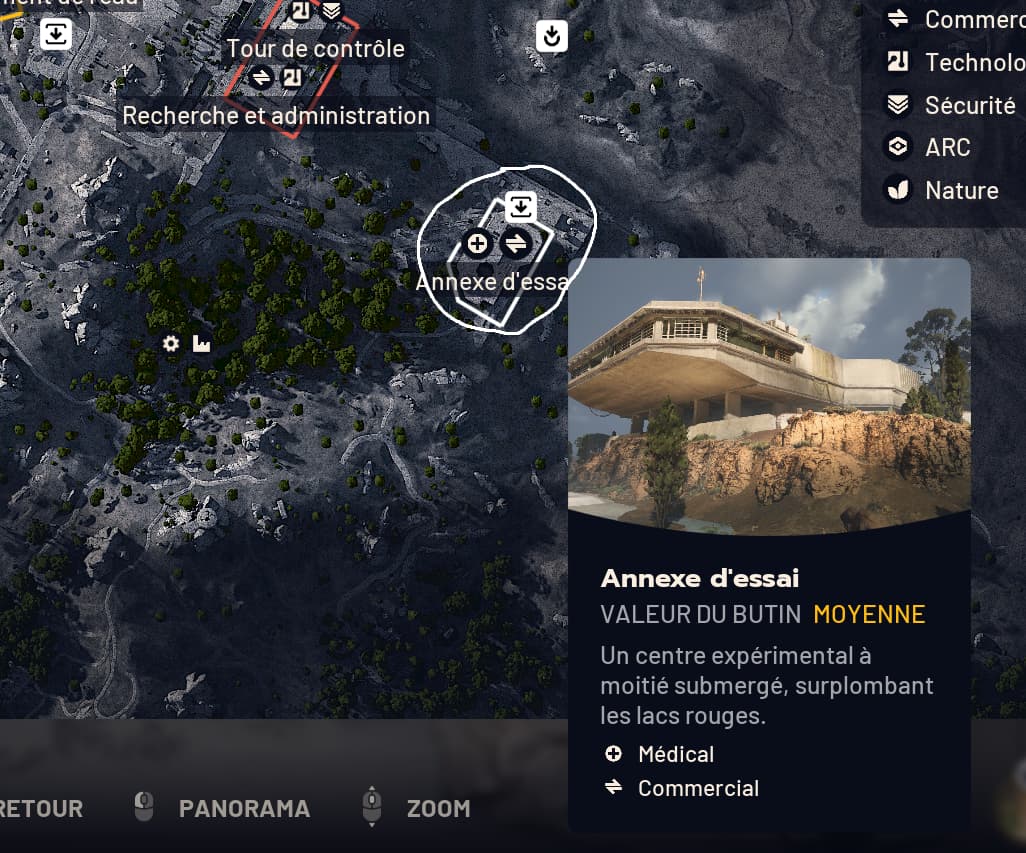Click the extraction marker above Annexe d'essai
Screen dimensions: 1026x853
click(520, 207)
